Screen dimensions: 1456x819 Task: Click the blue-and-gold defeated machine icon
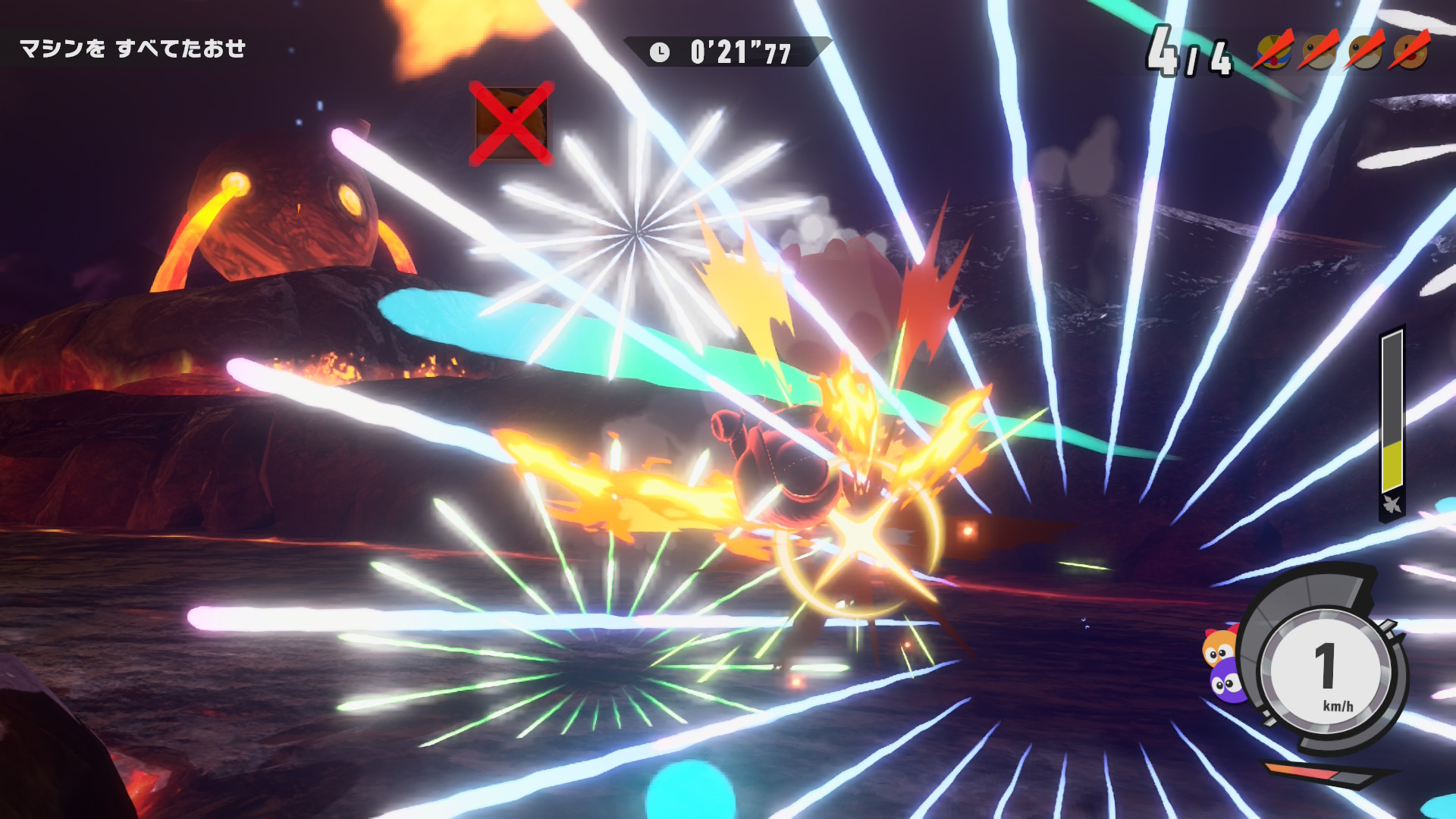1273,52
